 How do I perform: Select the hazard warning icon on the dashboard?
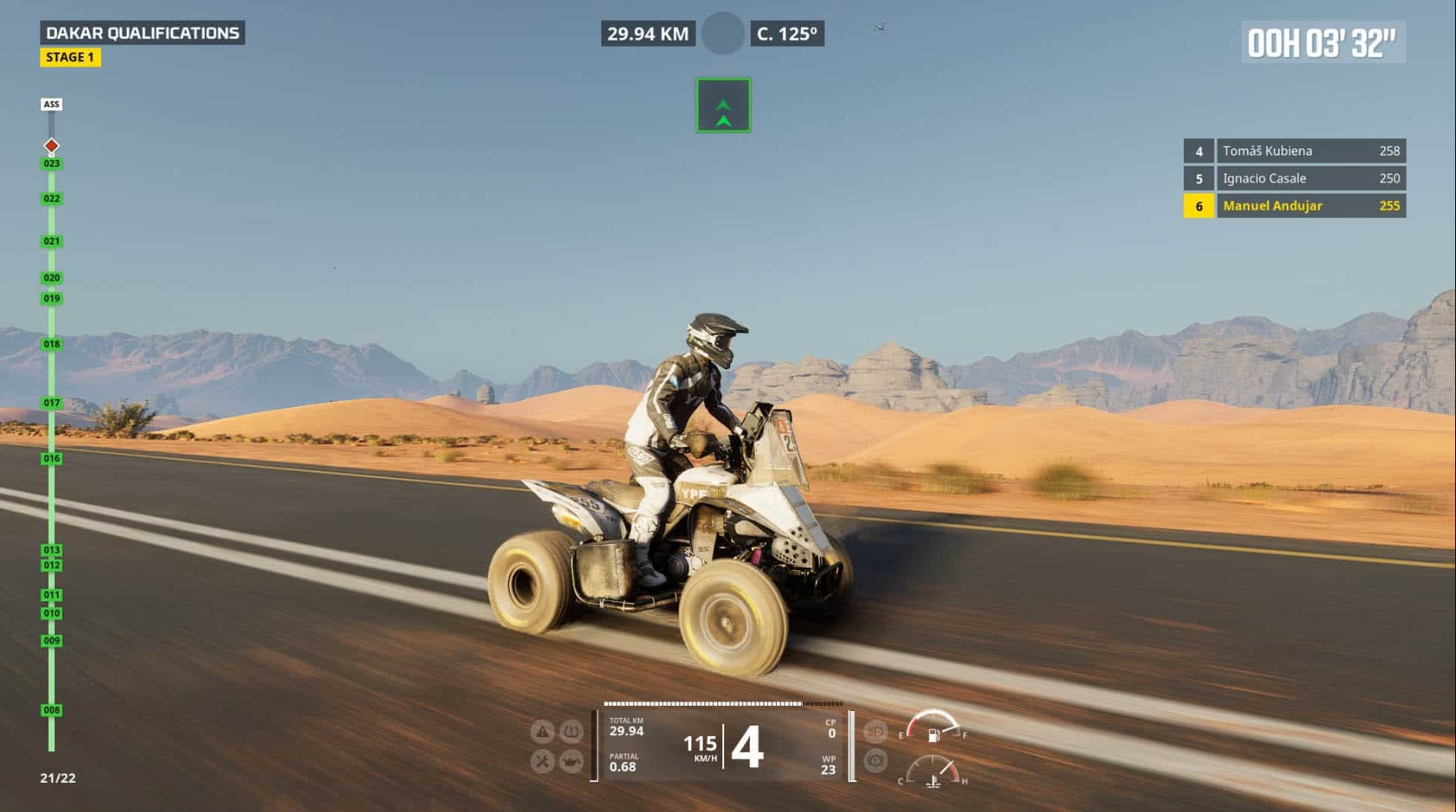[541, 731]
